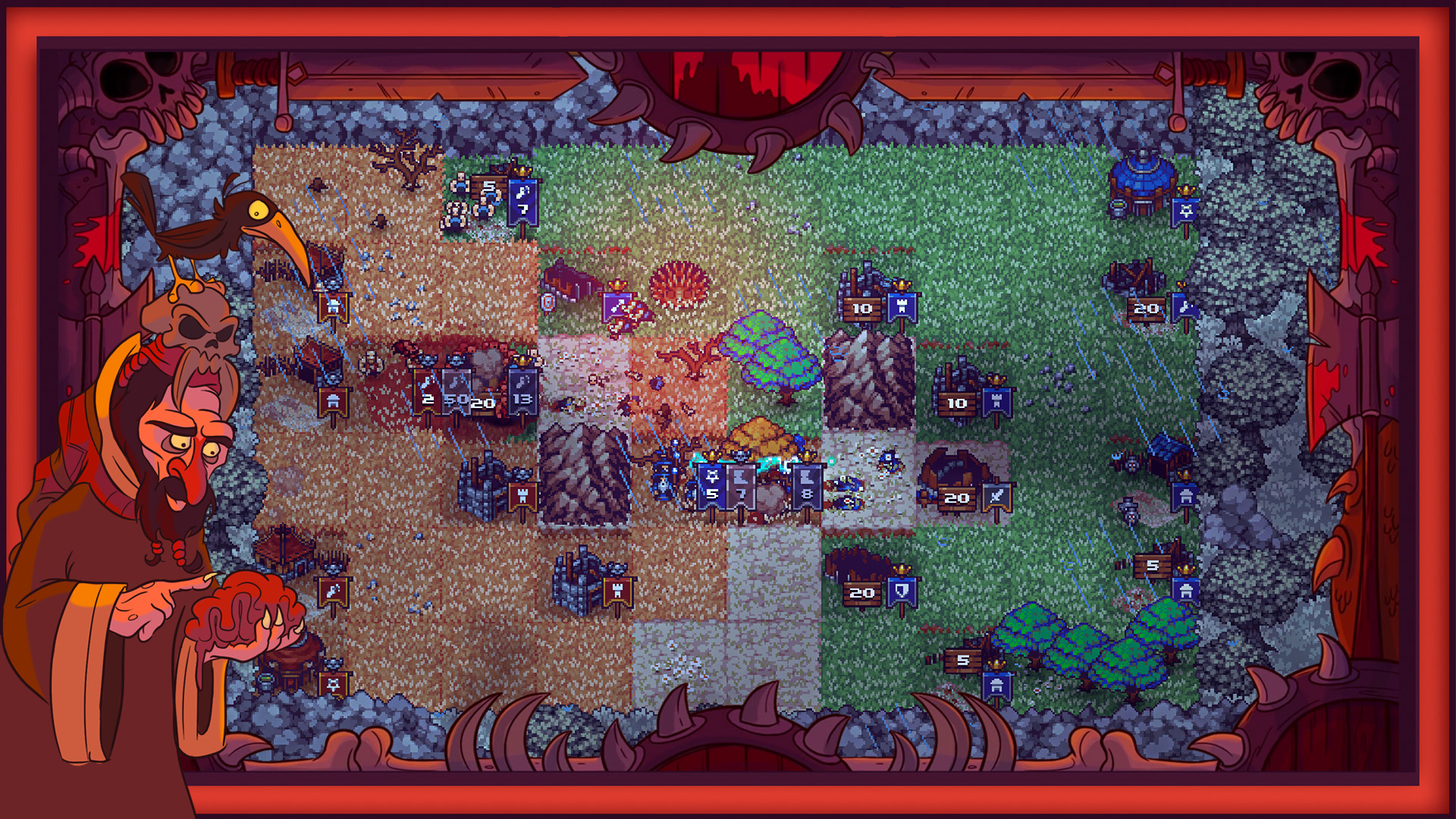Screen dimensions: 1456x819
Task: Select the star banner by the blue-domed hut
Action: coord(1186,212)
